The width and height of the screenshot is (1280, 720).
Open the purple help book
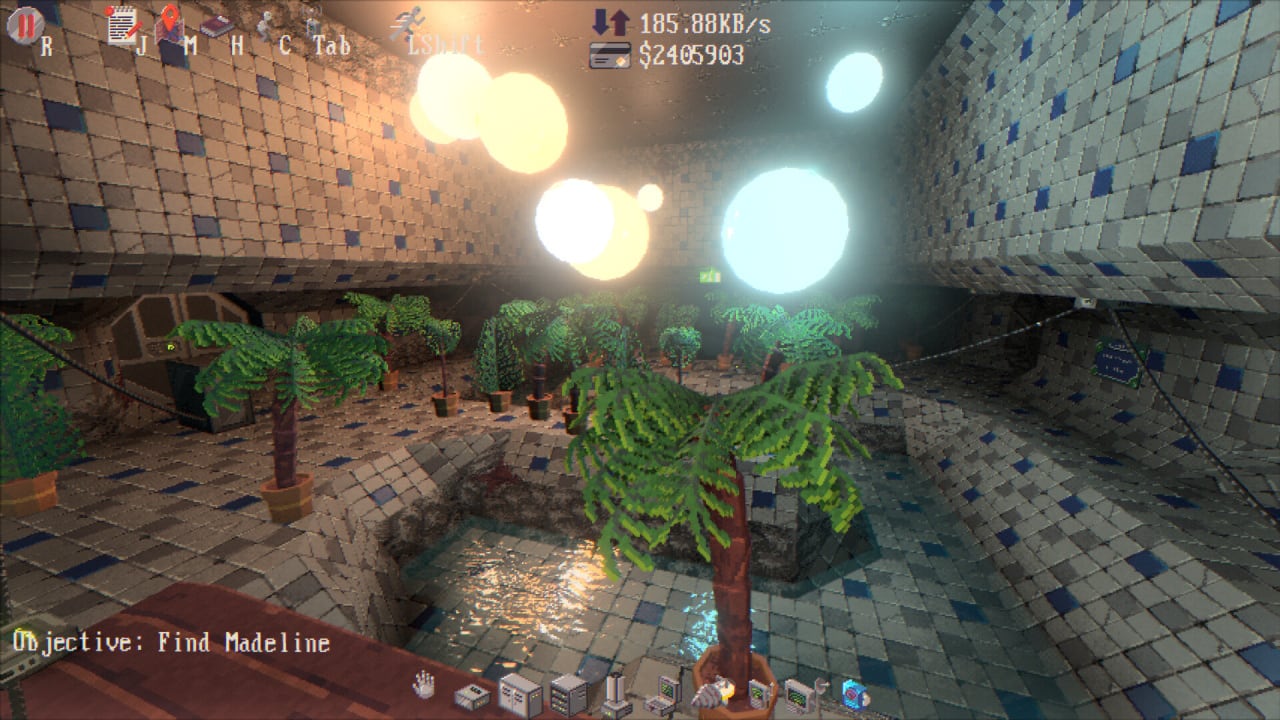(216, 25)
